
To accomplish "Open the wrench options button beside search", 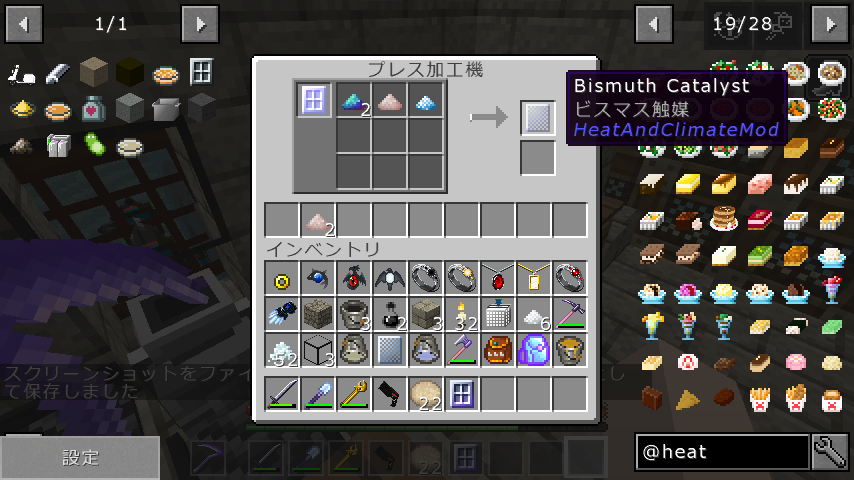I will pos(830,452).
